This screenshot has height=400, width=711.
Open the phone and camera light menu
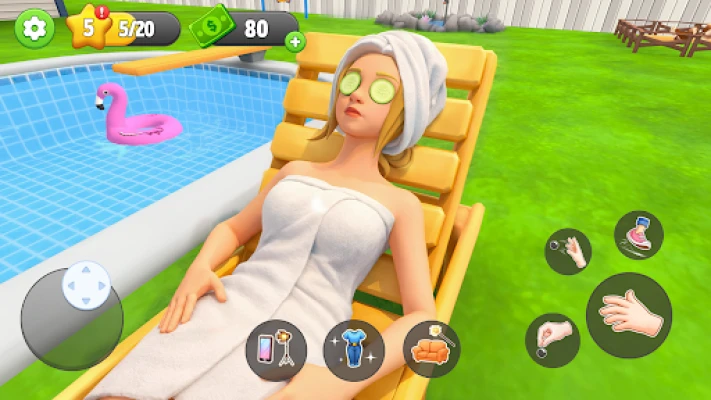coord(275,350)
